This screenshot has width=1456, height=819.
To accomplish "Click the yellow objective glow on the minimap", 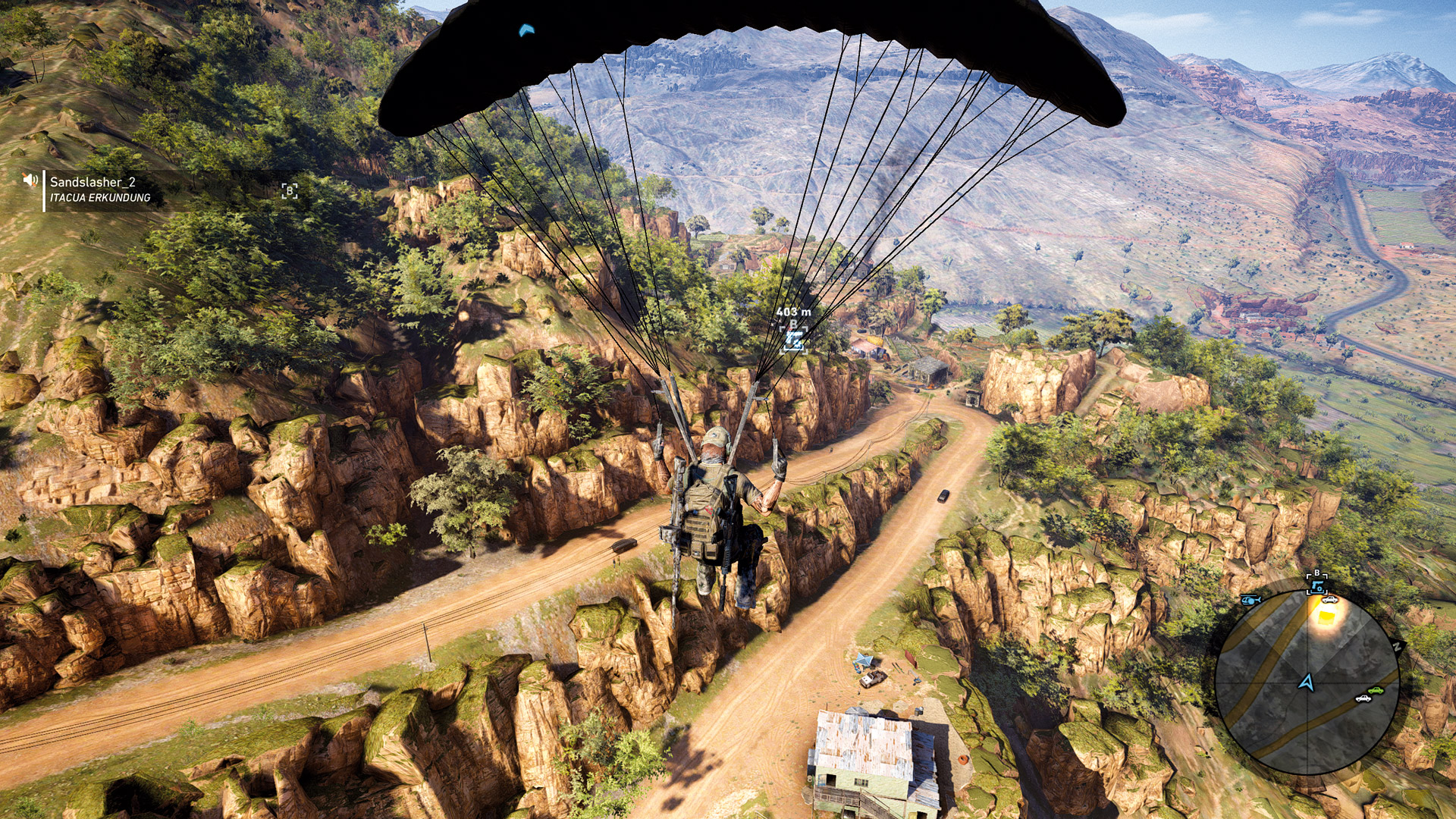I will point(1326,617).
